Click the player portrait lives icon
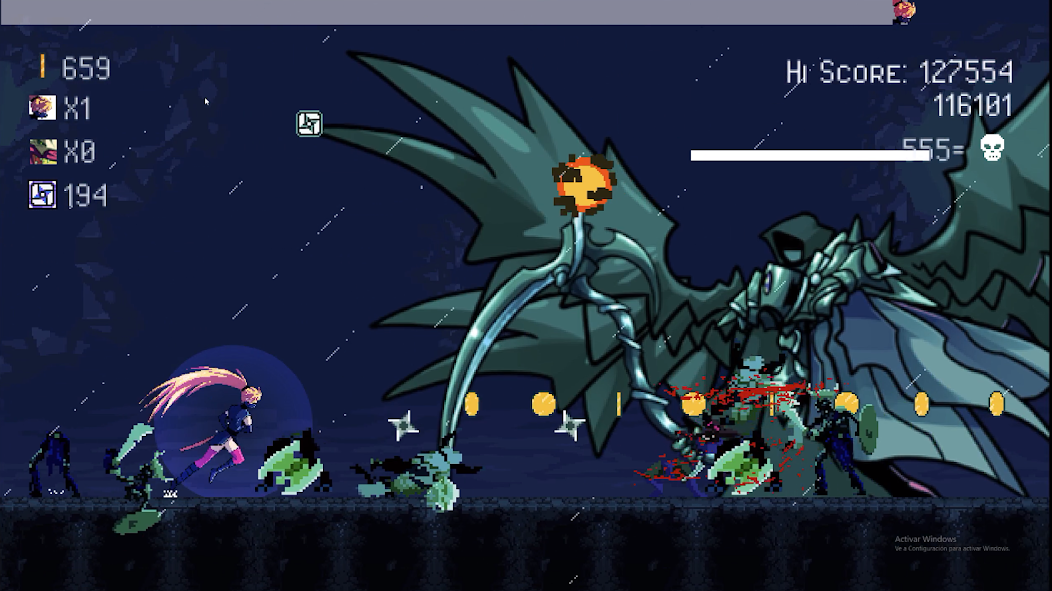This screenshot has height=591, width=1052. tap(42, 107)
